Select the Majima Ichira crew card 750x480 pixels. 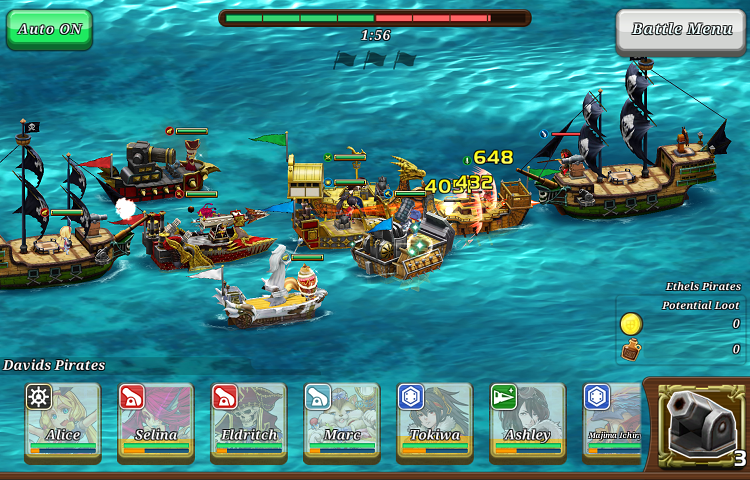612,421
